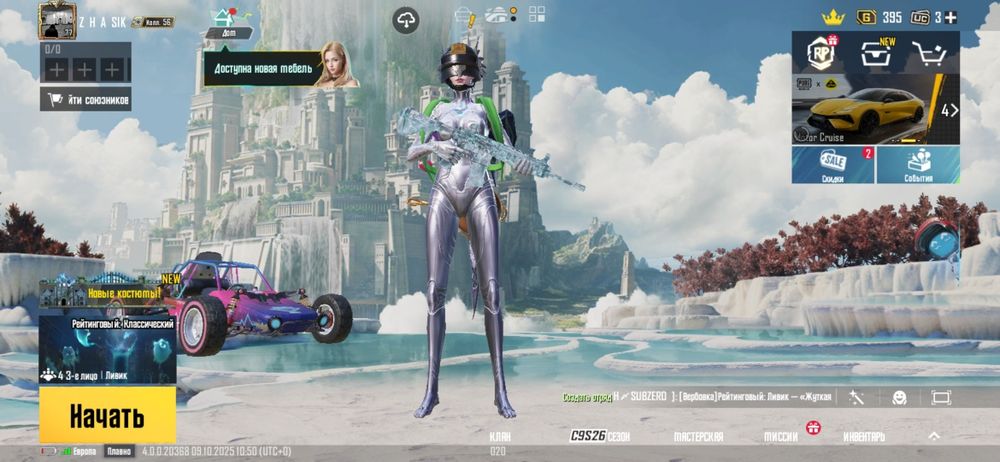Open the Royale Pass RP icon
Image resolution: width=1000 pixels, height=462 pixels.
(823, 53)
